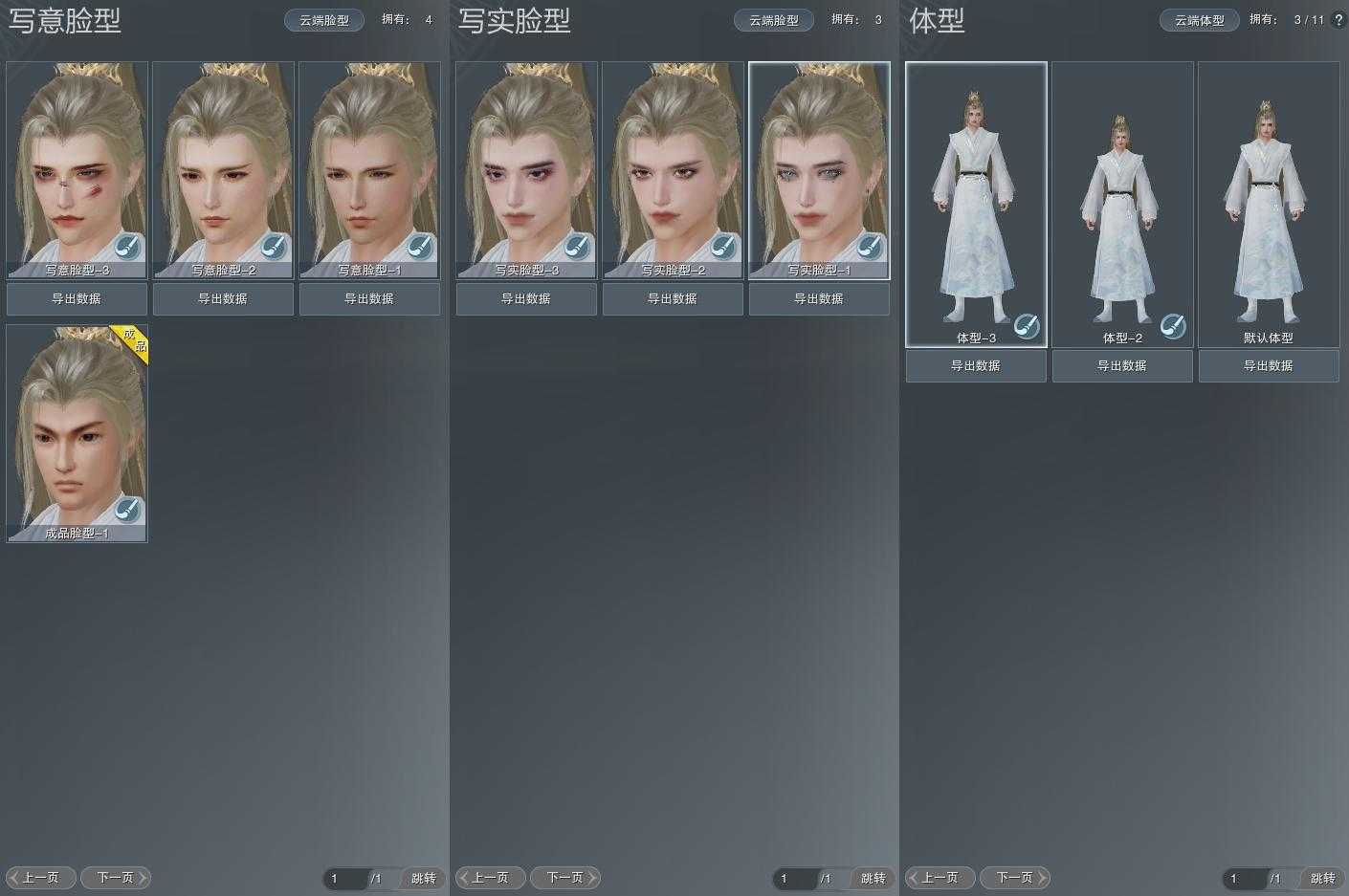Open 云端脸型 in the 写意脸型 panel
1349x896 pixels.
(324, 20)
